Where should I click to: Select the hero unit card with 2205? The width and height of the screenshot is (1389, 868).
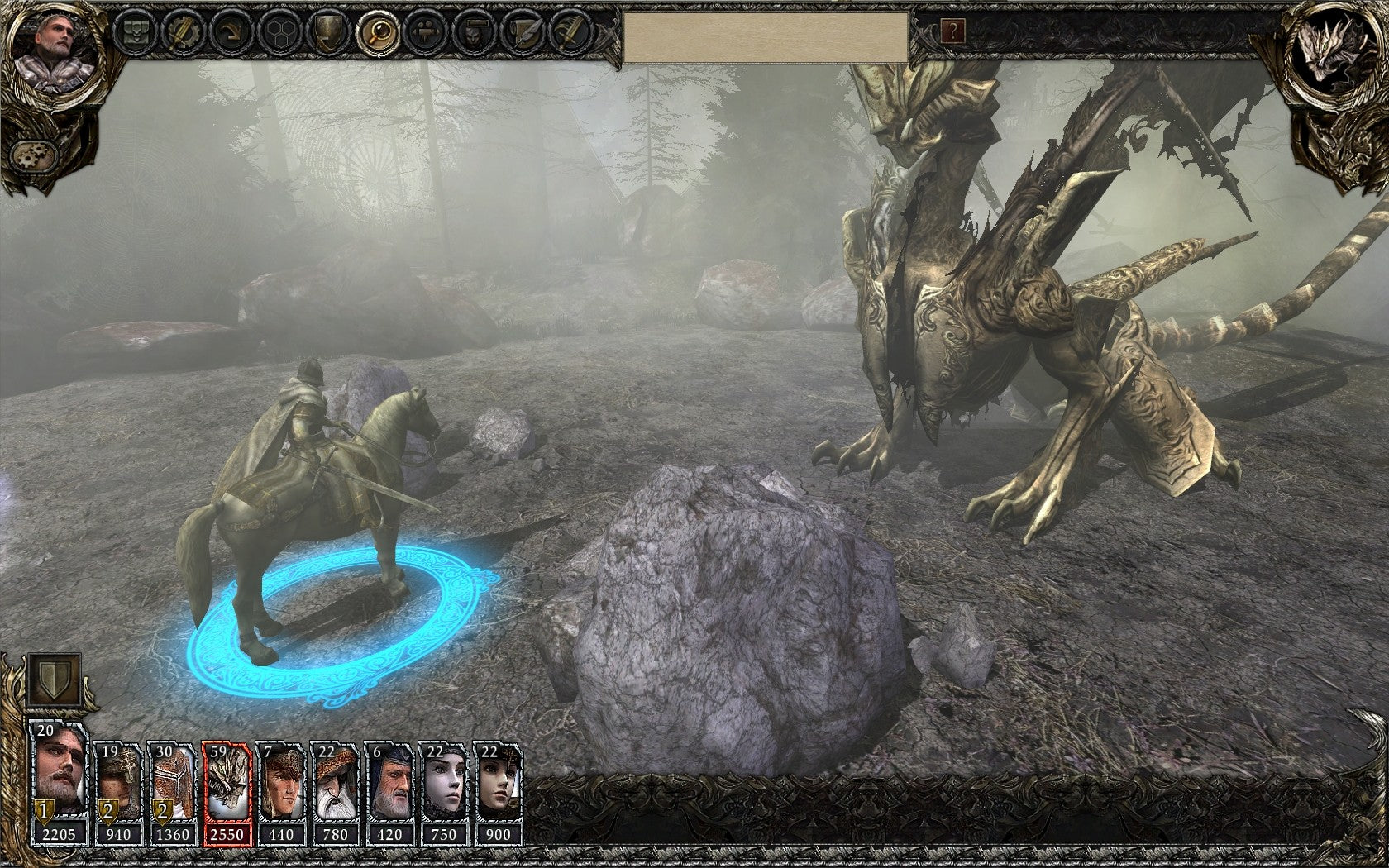59,783
